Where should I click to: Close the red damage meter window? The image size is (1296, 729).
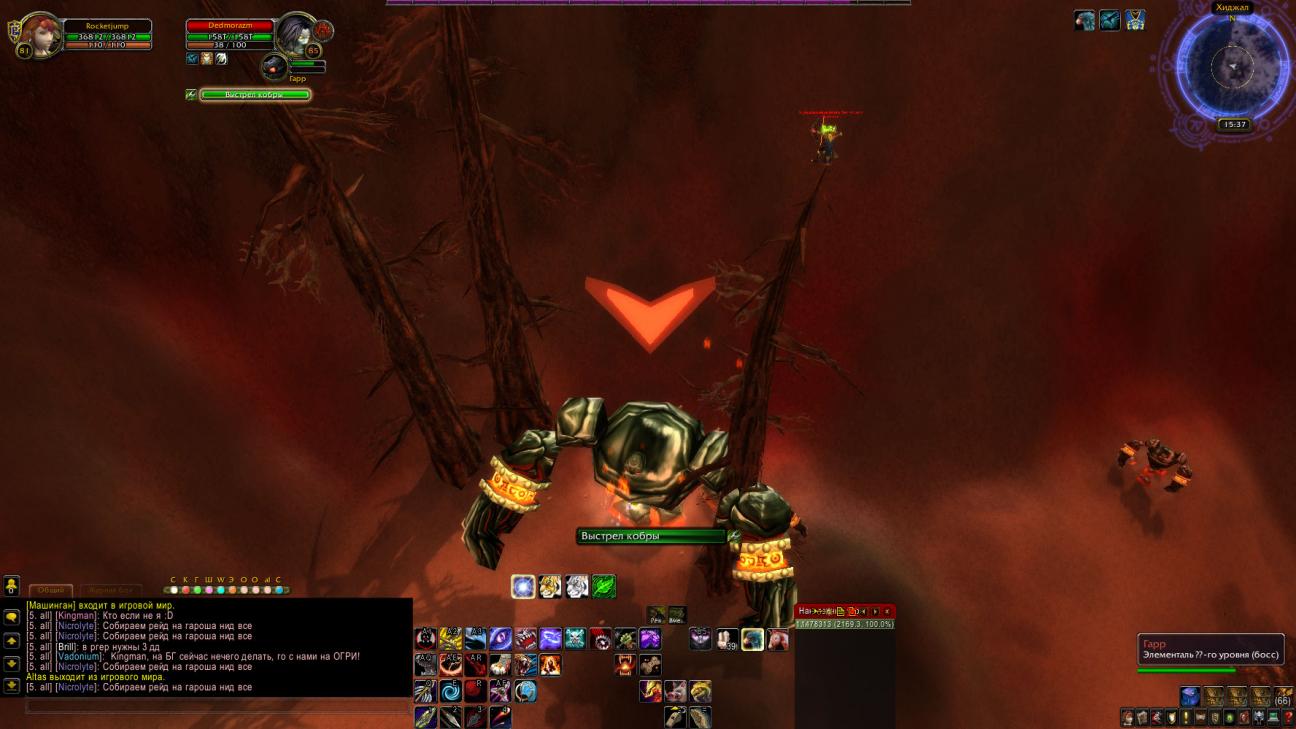coord(886,611)
